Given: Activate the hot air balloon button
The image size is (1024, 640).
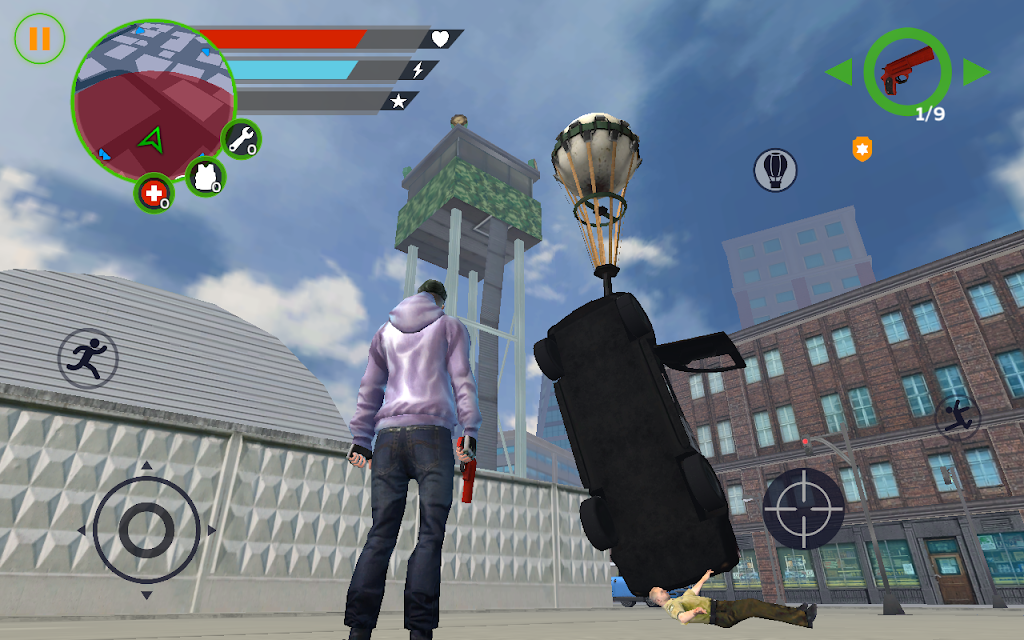Looking at the screenshot, I should (x=775, y=170).
